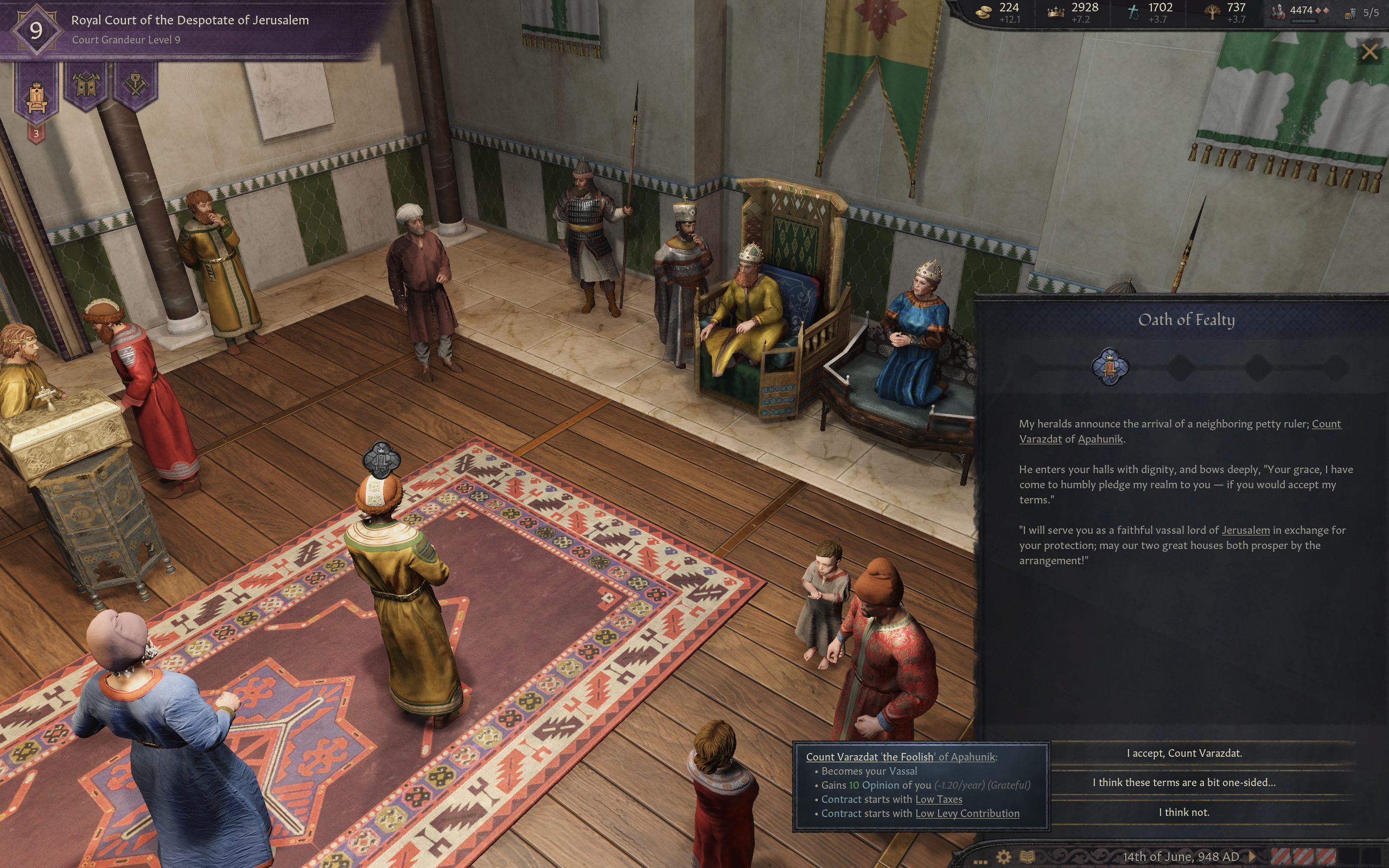Accept Count Varazdat's oath of fealty
This screenshot has height=868, width=1389.
coord(1183,753)
